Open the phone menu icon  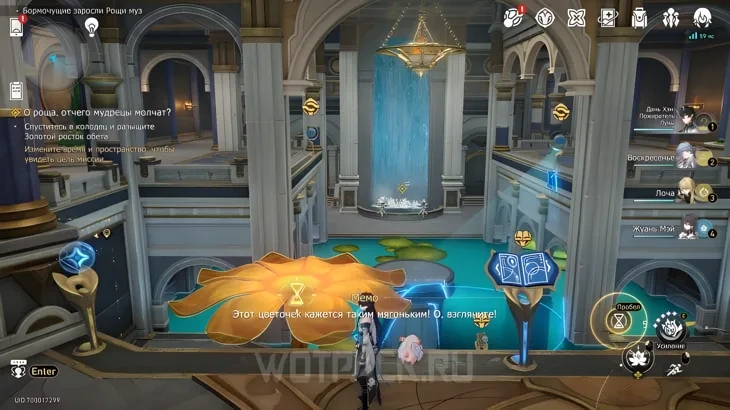coord(17,27)
